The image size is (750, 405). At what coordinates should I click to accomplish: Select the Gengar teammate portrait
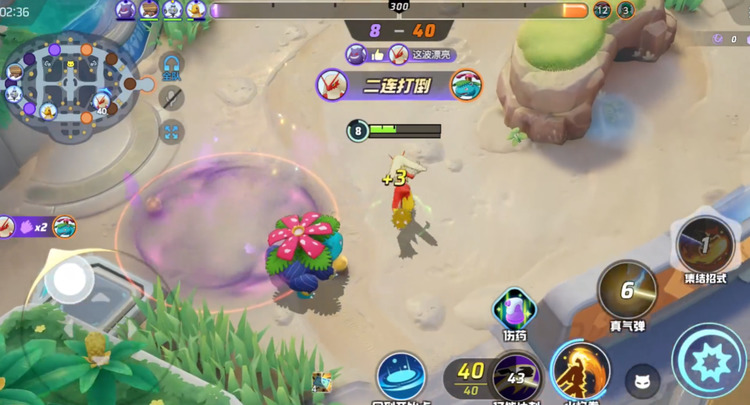tap(125, 10)
